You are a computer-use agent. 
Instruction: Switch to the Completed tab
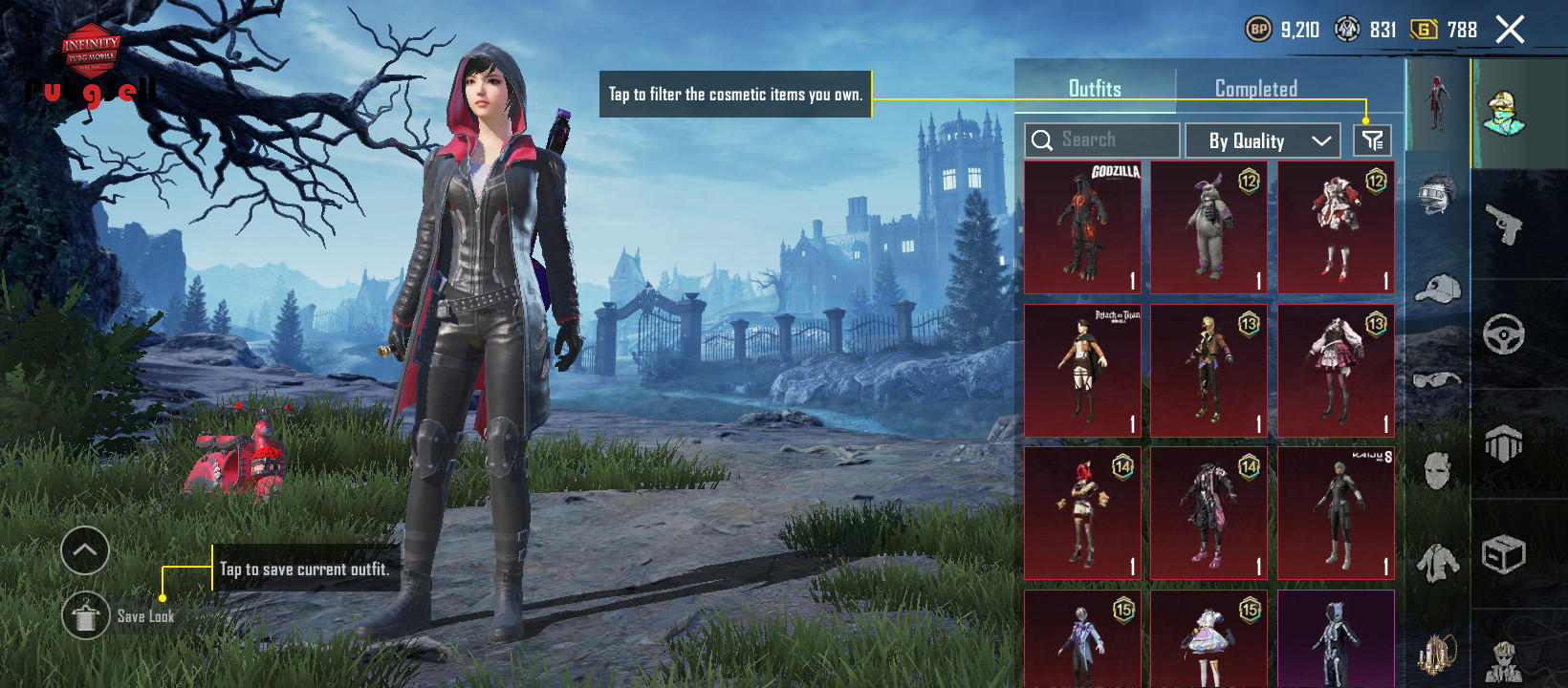tap(1255, 89)
